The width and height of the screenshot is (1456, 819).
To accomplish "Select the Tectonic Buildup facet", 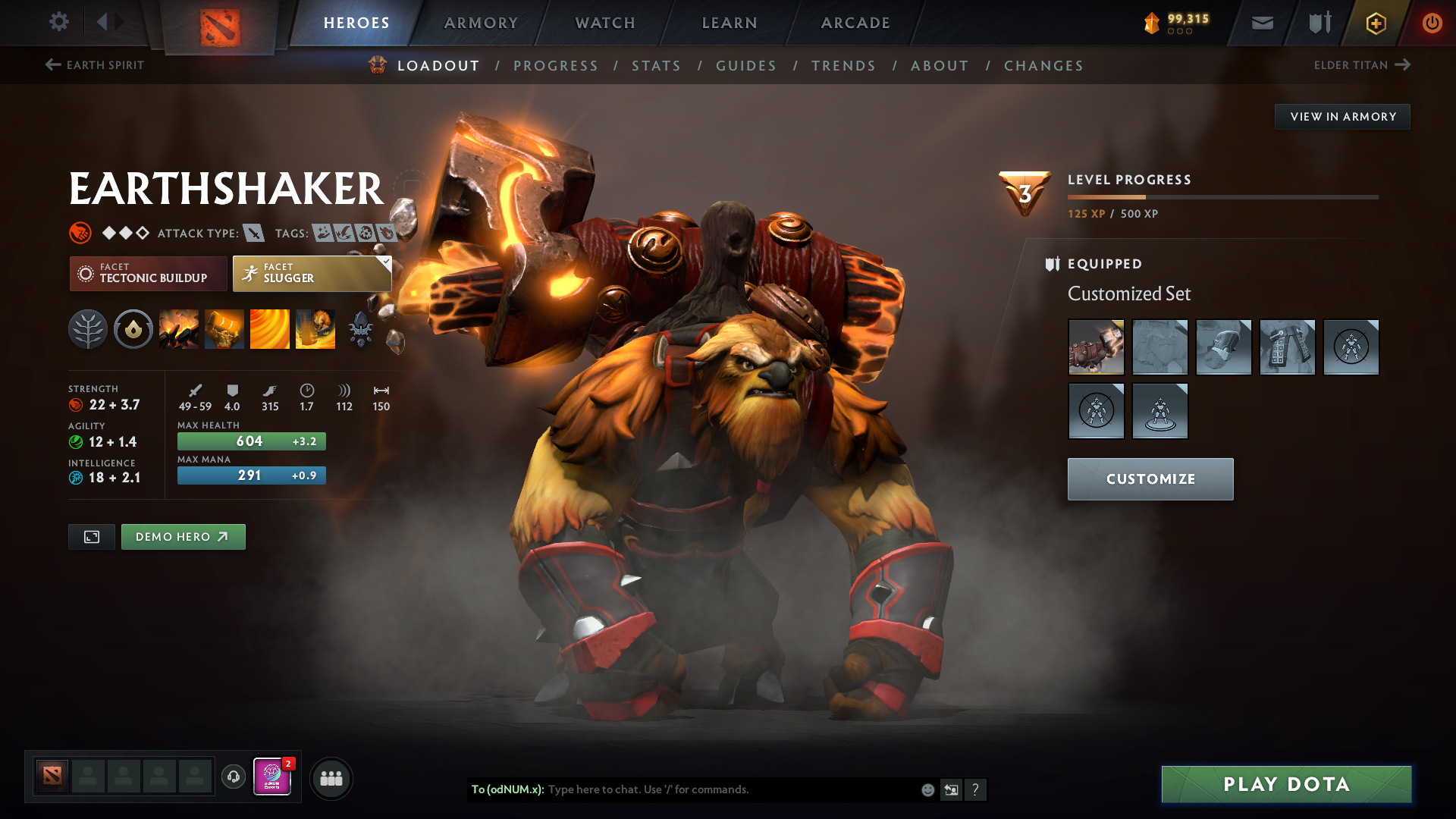I will coord(149,273).
